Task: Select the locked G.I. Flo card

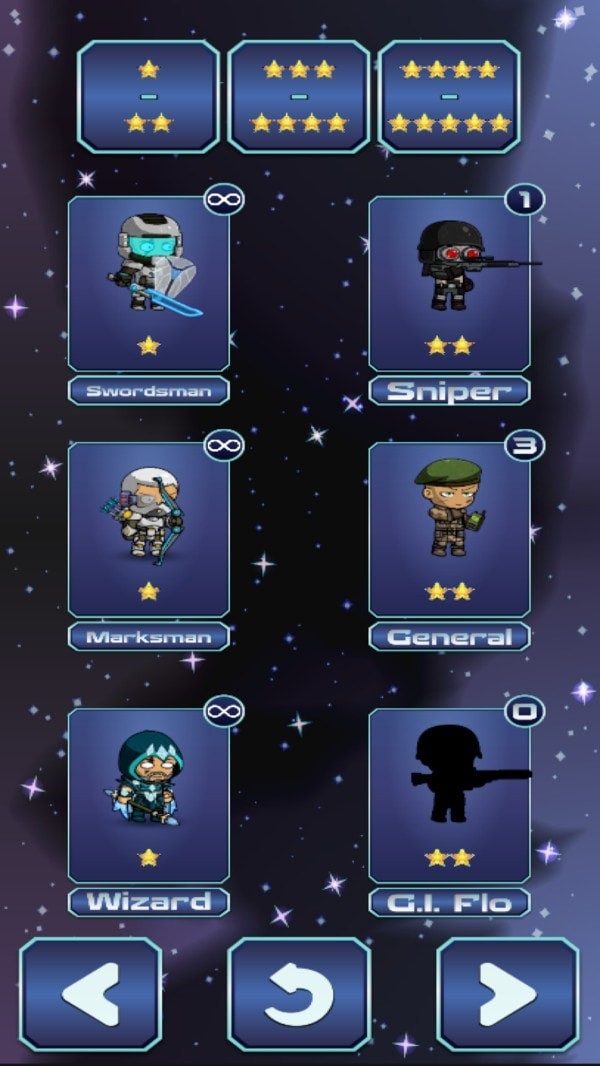Action: tap(449, 795)
